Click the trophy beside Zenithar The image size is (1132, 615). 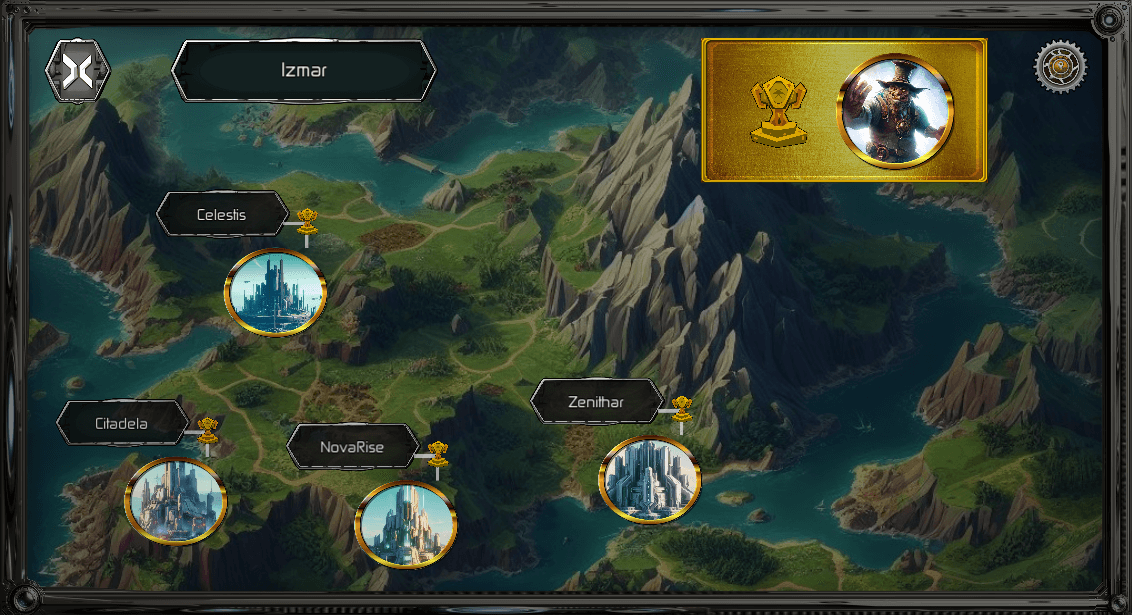click(682, 407)
